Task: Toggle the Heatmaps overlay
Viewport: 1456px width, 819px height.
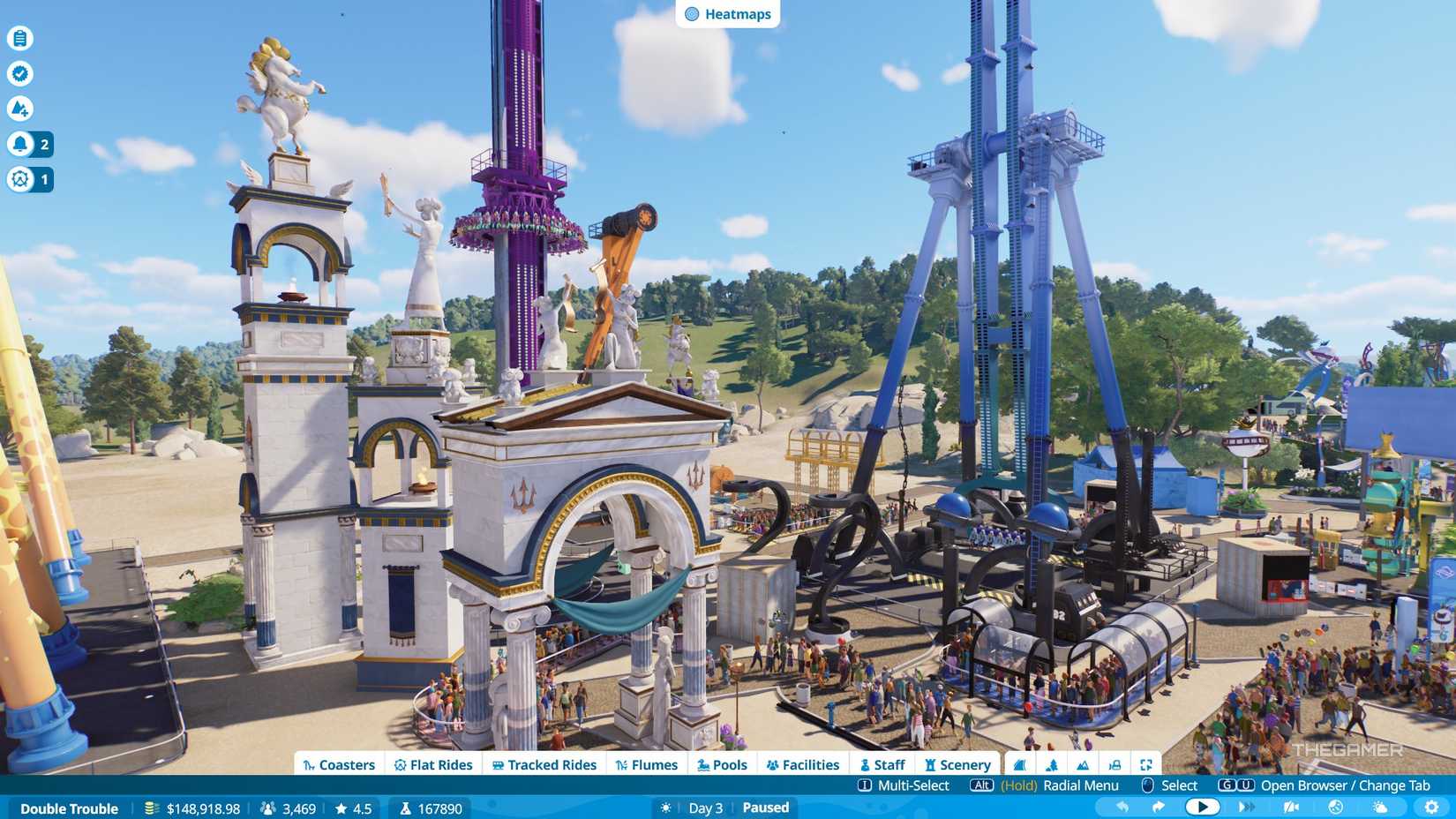Action: click(727, 13)
